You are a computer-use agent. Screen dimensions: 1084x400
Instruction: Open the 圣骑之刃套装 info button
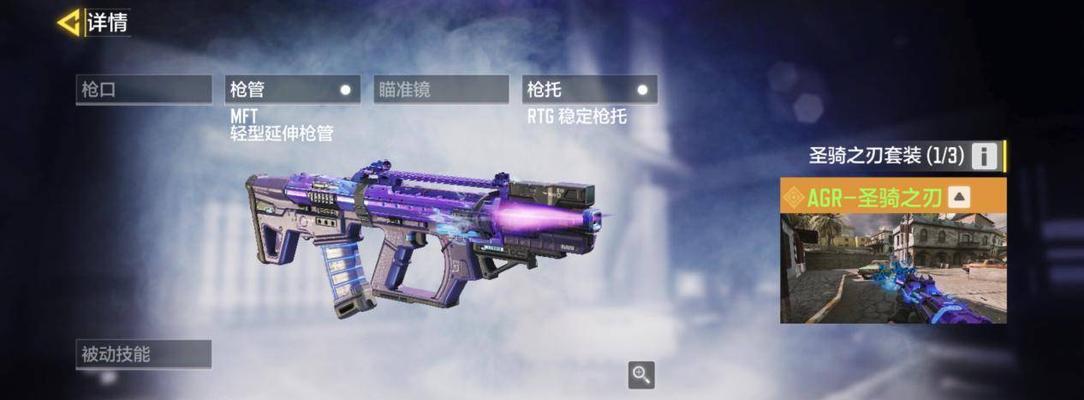[985, 156]
